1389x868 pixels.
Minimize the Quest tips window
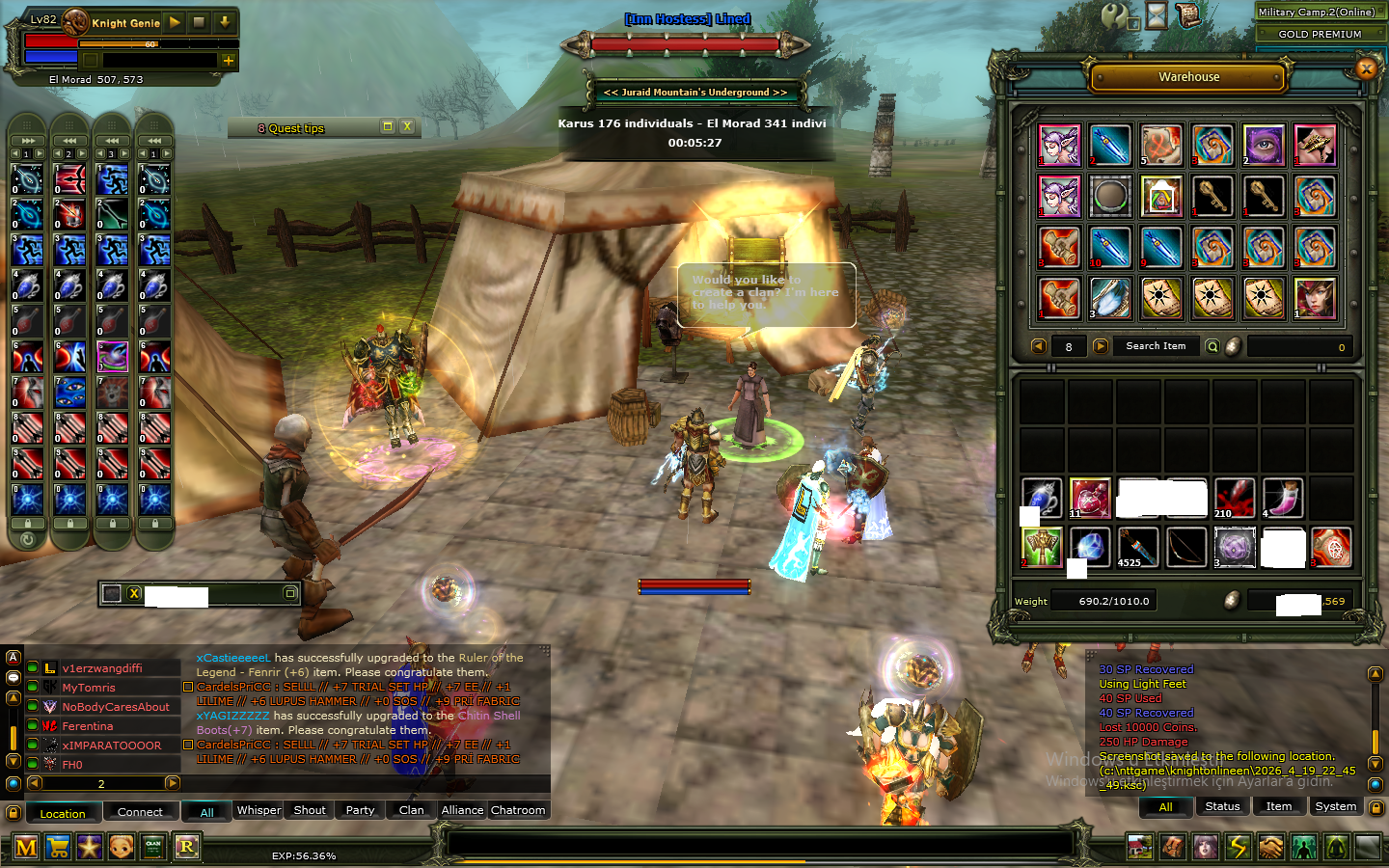388,126
